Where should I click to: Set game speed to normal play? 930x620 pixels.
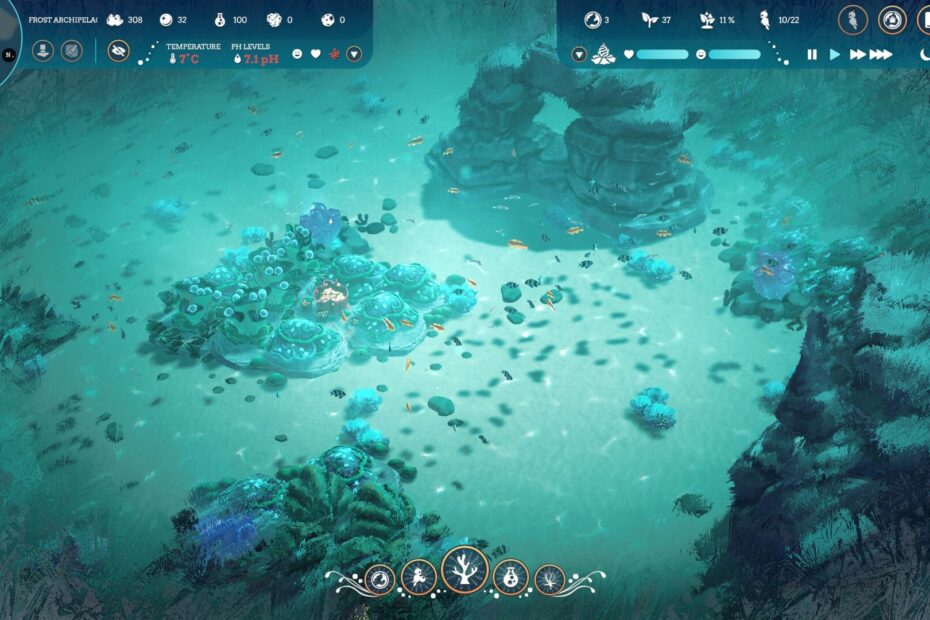835,54
